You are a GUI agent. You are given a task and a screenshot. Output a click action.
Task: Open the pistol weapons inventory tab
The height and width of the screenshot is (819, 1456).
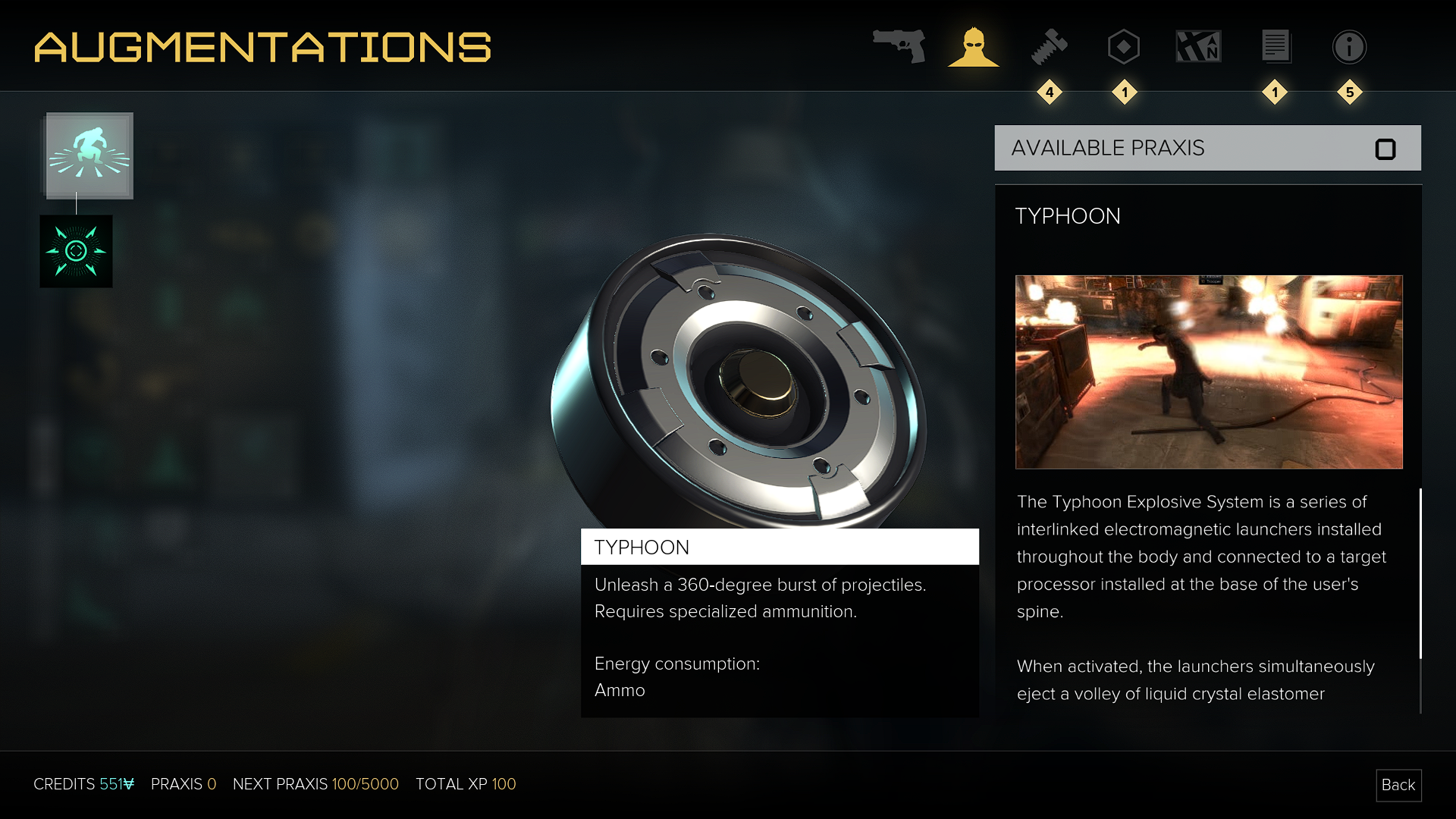pyautogui.click(x=899, y=46)
